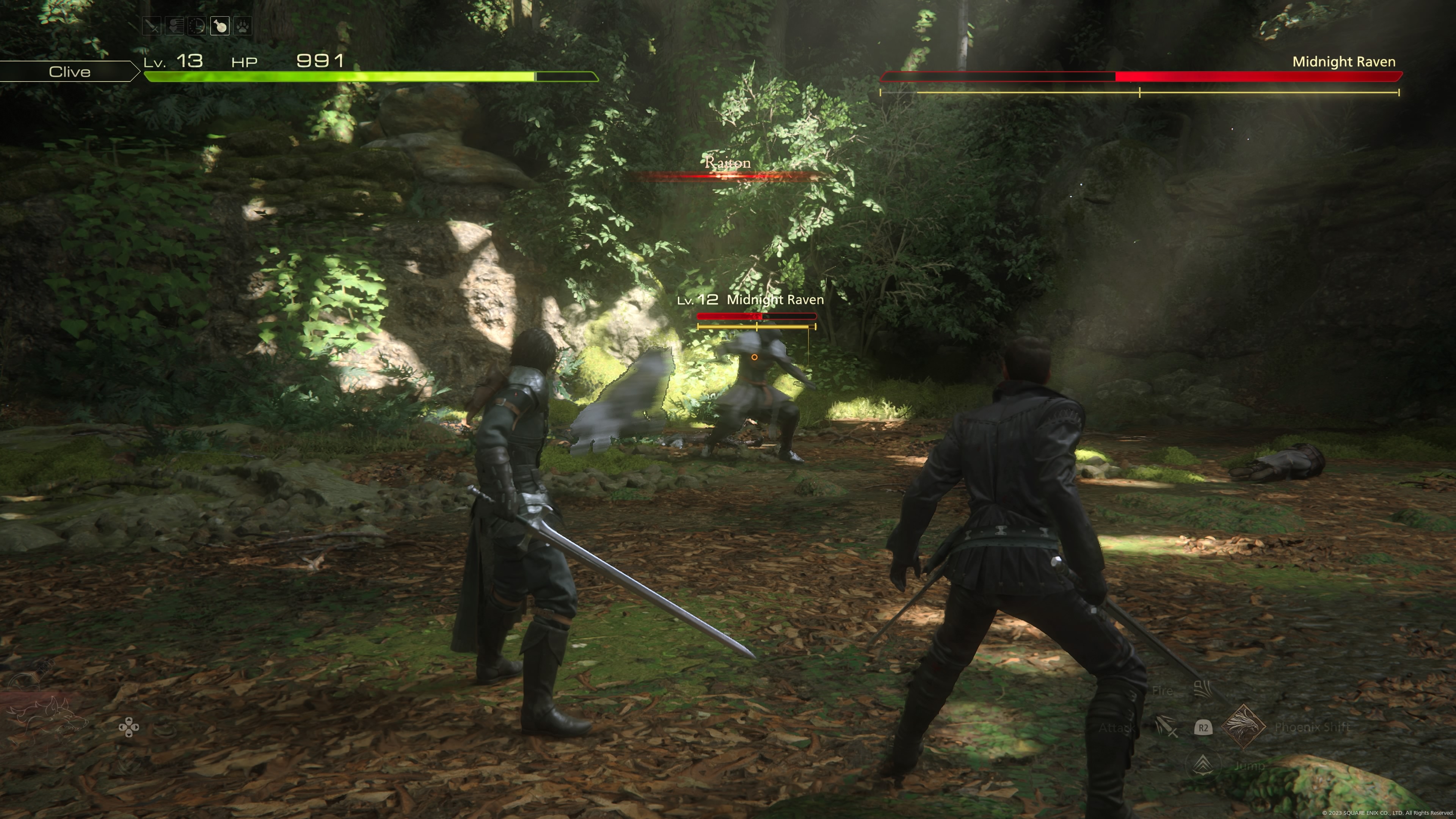Cast the Fire magic icon
Viewport: 1456px width, 819px height.
(1203, 690)
